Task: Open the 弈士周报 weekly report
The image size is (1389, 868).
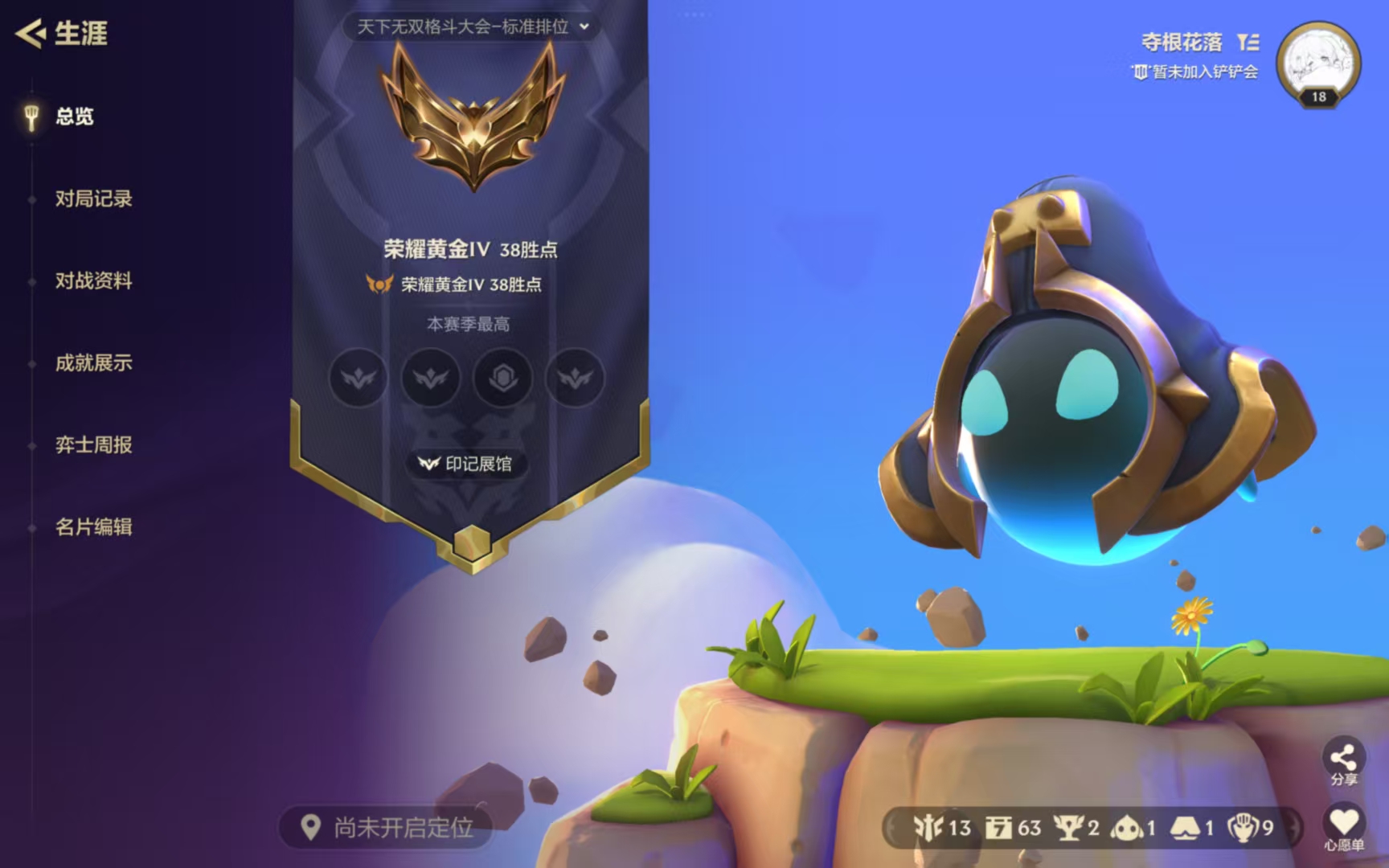Action: [93, 444]
